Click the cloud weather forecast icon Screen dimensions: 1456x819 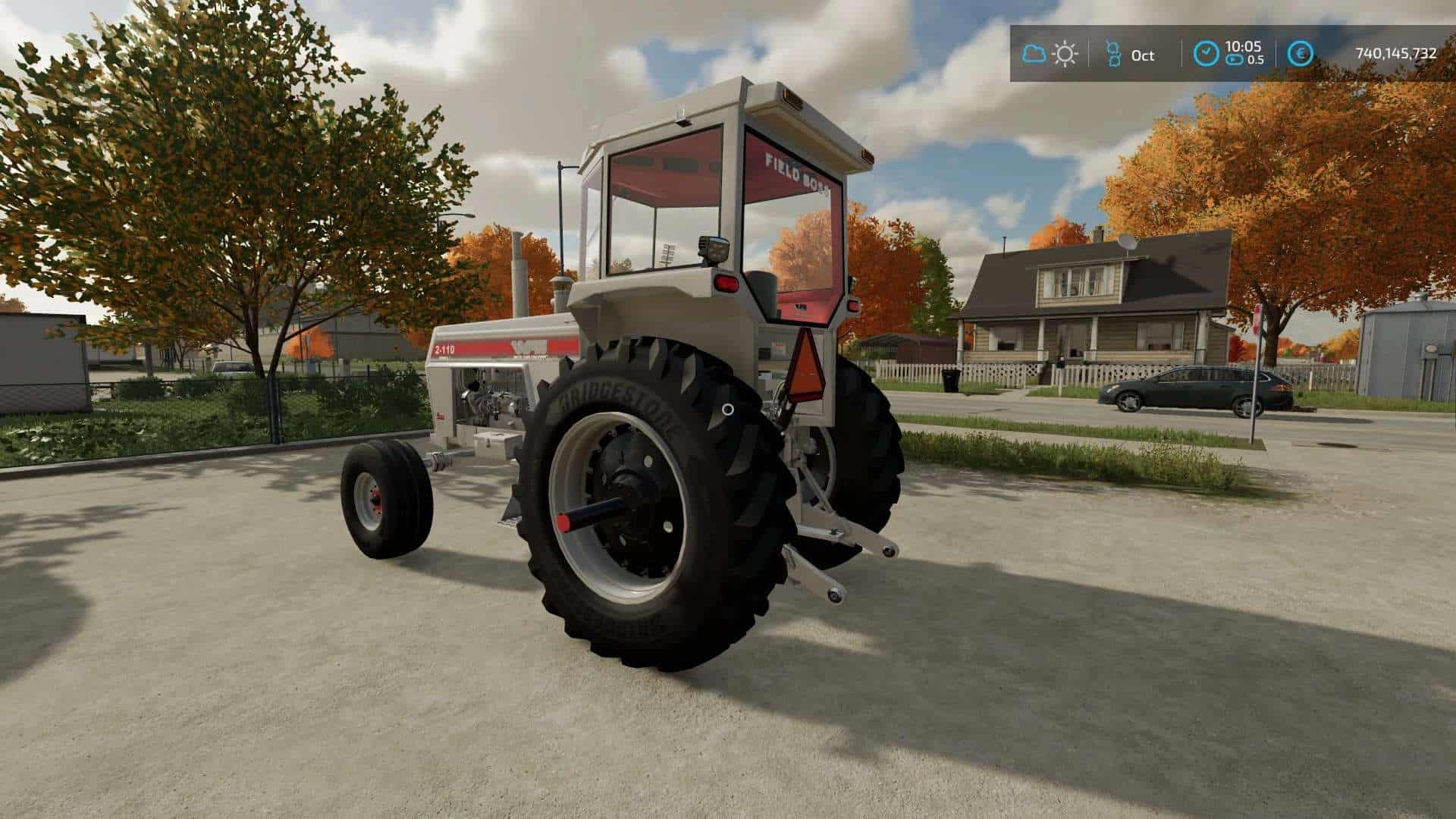click(x=1034, y=54)
